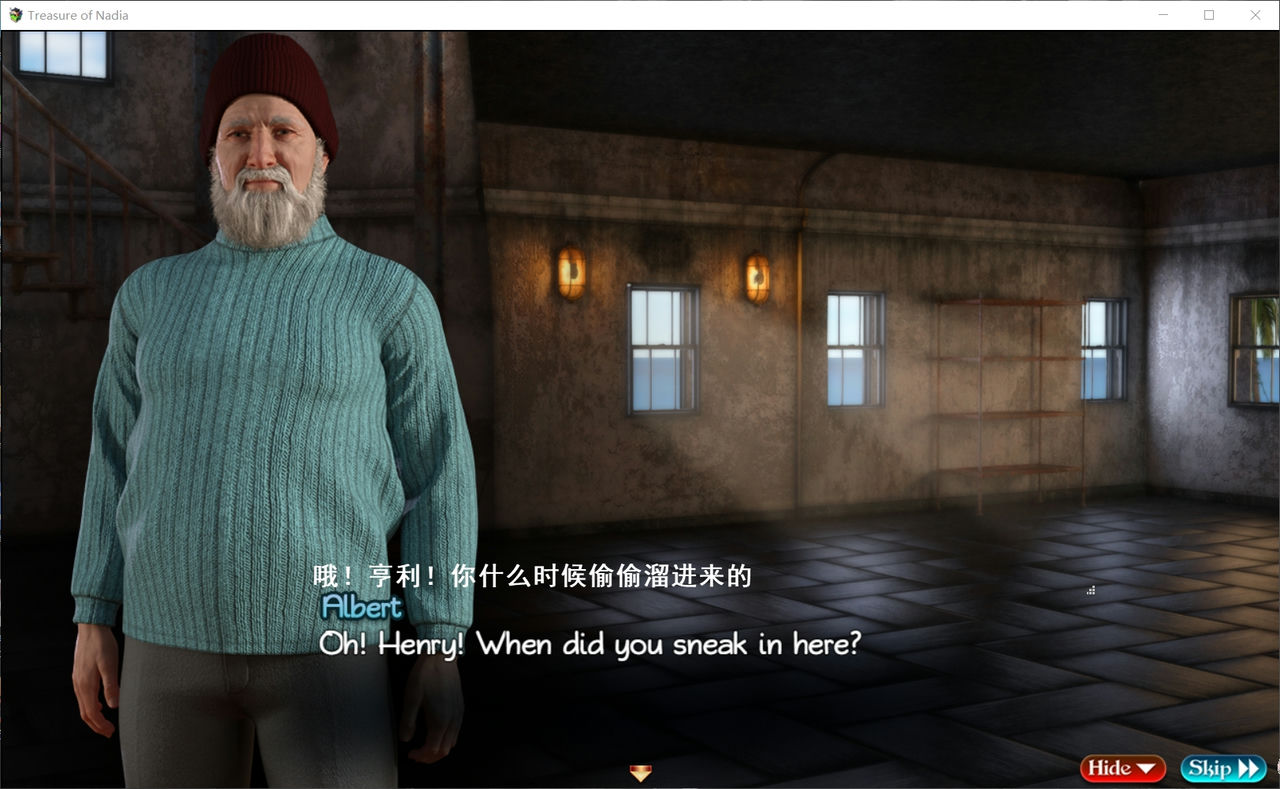The image size is (1280, 789).
Task: Maximize the game window
Action: [x=1209, y=15]
